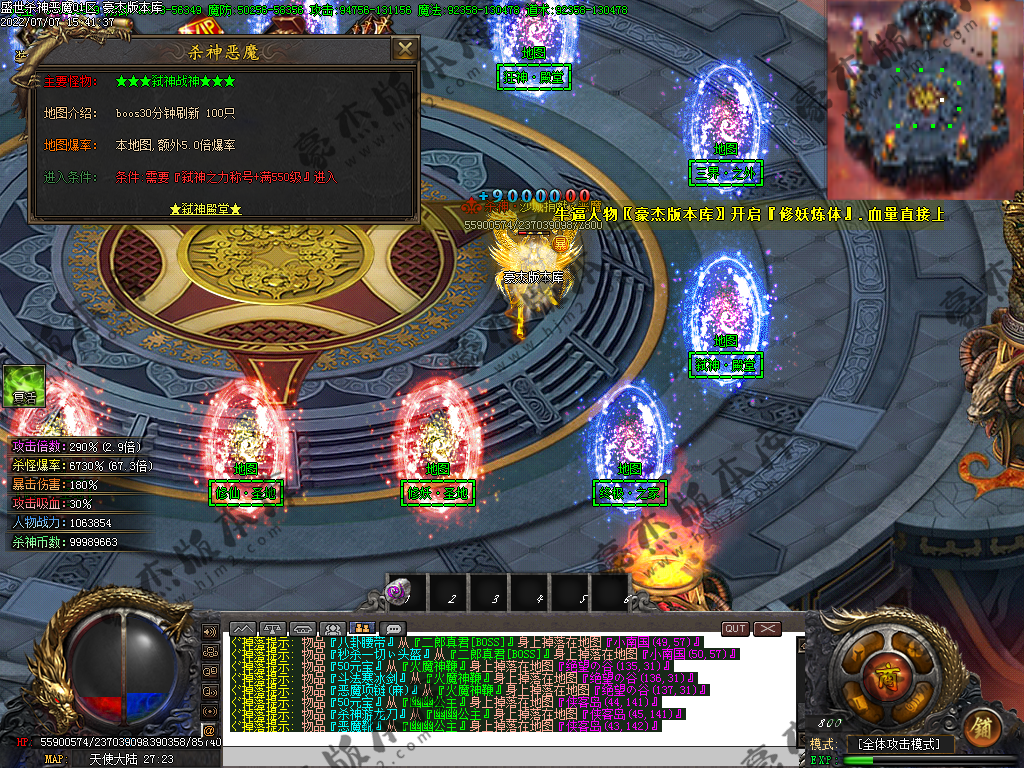The image size is (1024, 768).
Task: Open the shop via the round 商 button
Action: point(877,673)
